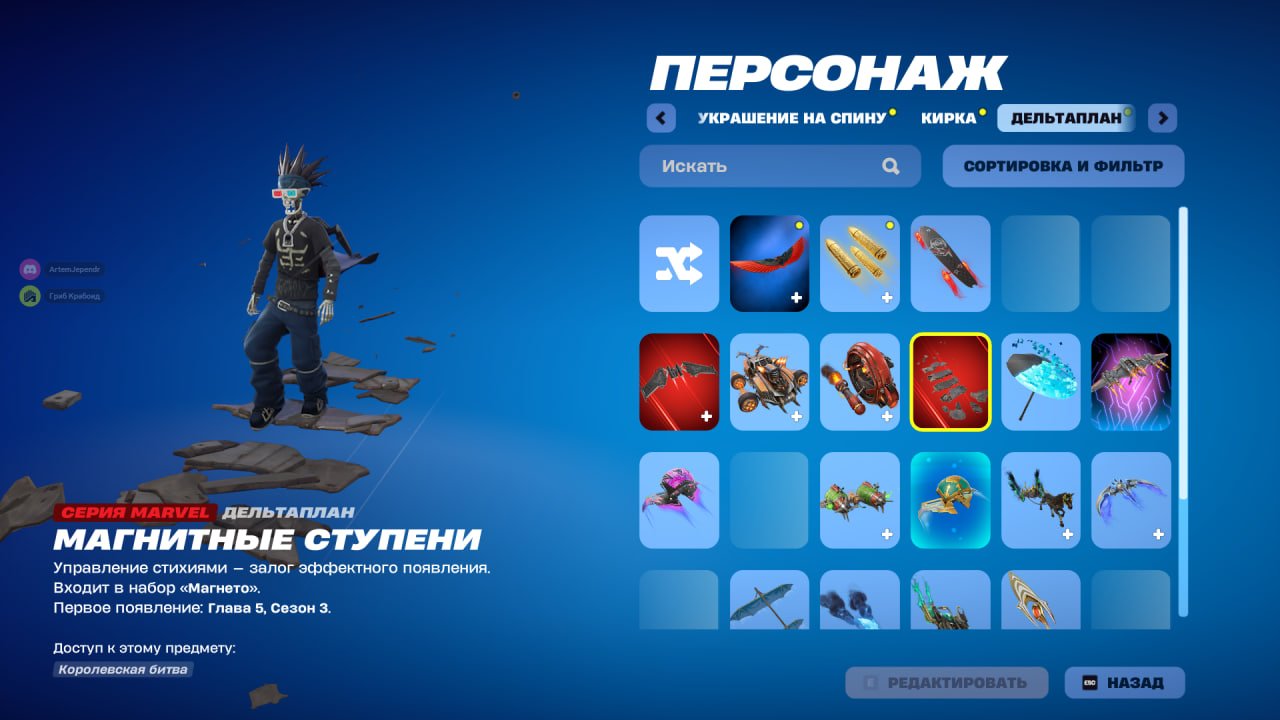Choose the rusty quad vehicle glider
Viewport: 1280px width, 720px height.
click(769, 381)
